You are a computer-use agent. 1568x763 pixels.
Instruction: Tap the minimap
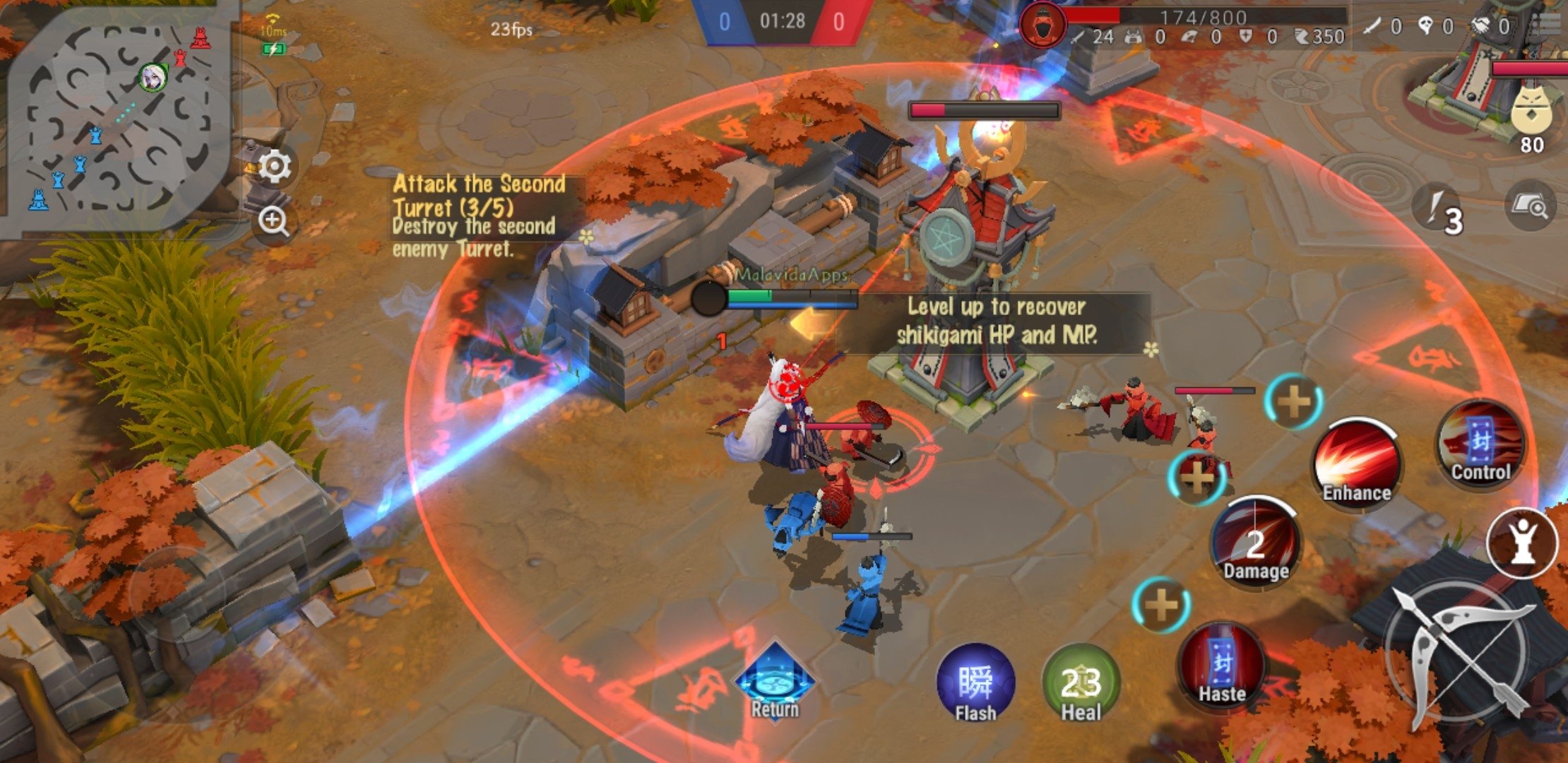117,117
